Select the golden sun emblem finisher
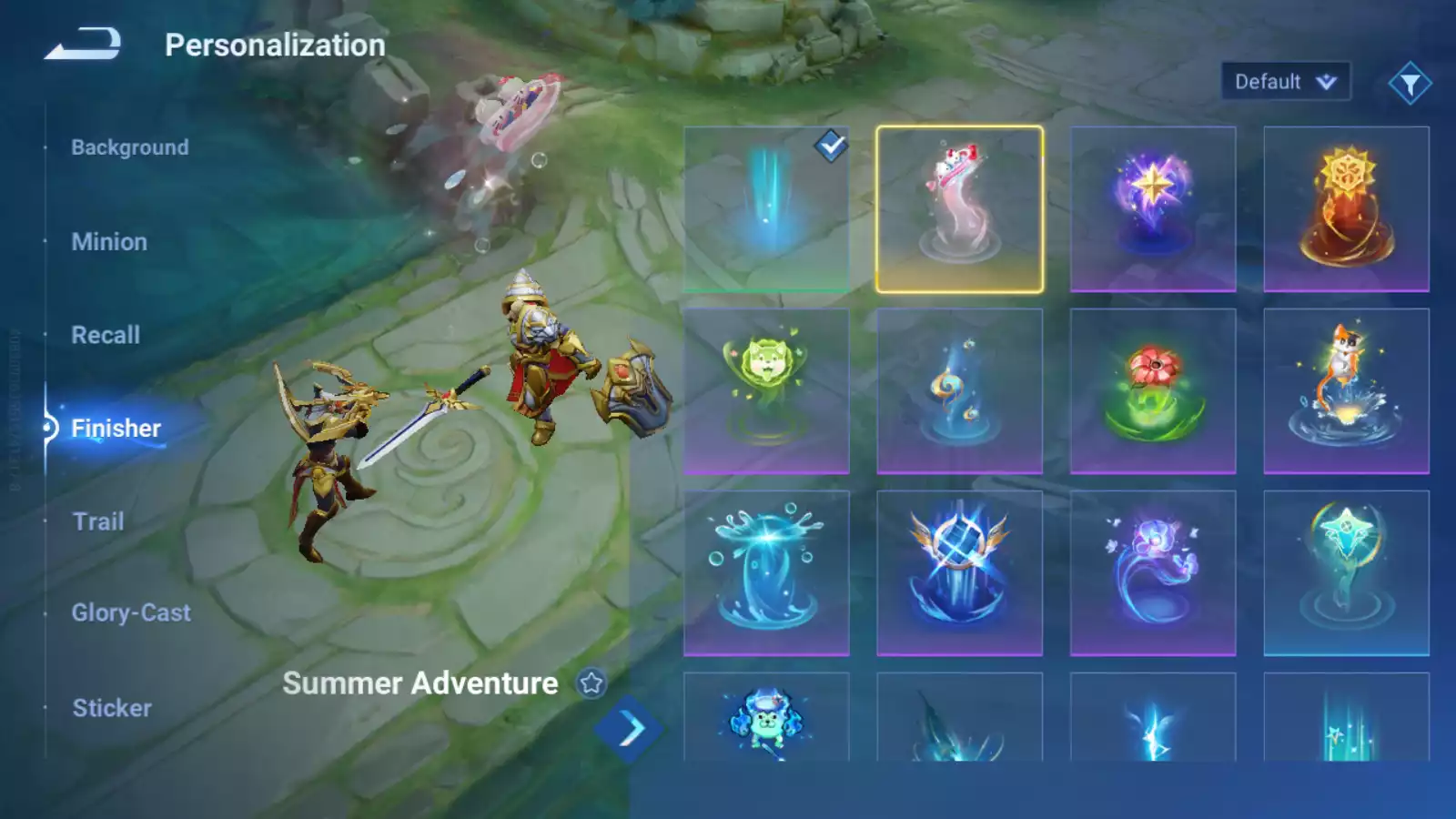The height and width of the screenshot is (819, 1456). coord(1346,209)
